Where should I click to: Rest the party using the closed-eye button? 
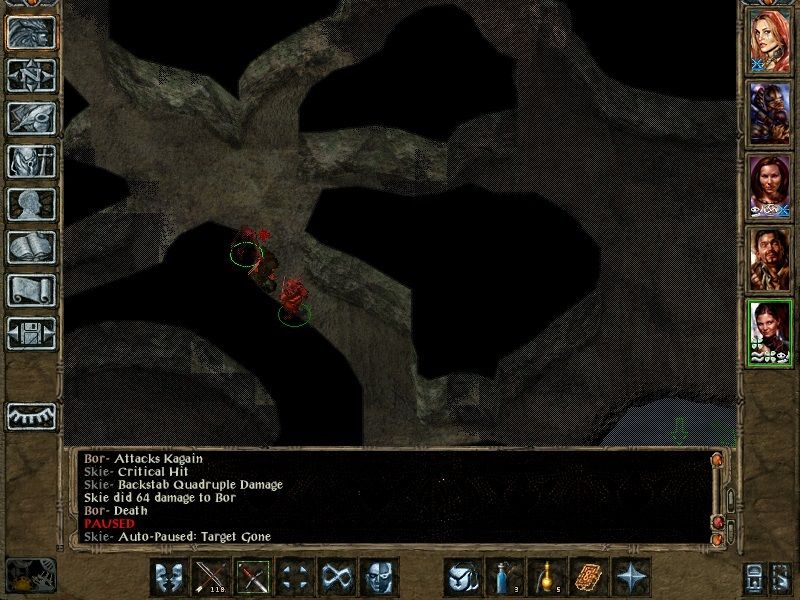pos(31,416)
